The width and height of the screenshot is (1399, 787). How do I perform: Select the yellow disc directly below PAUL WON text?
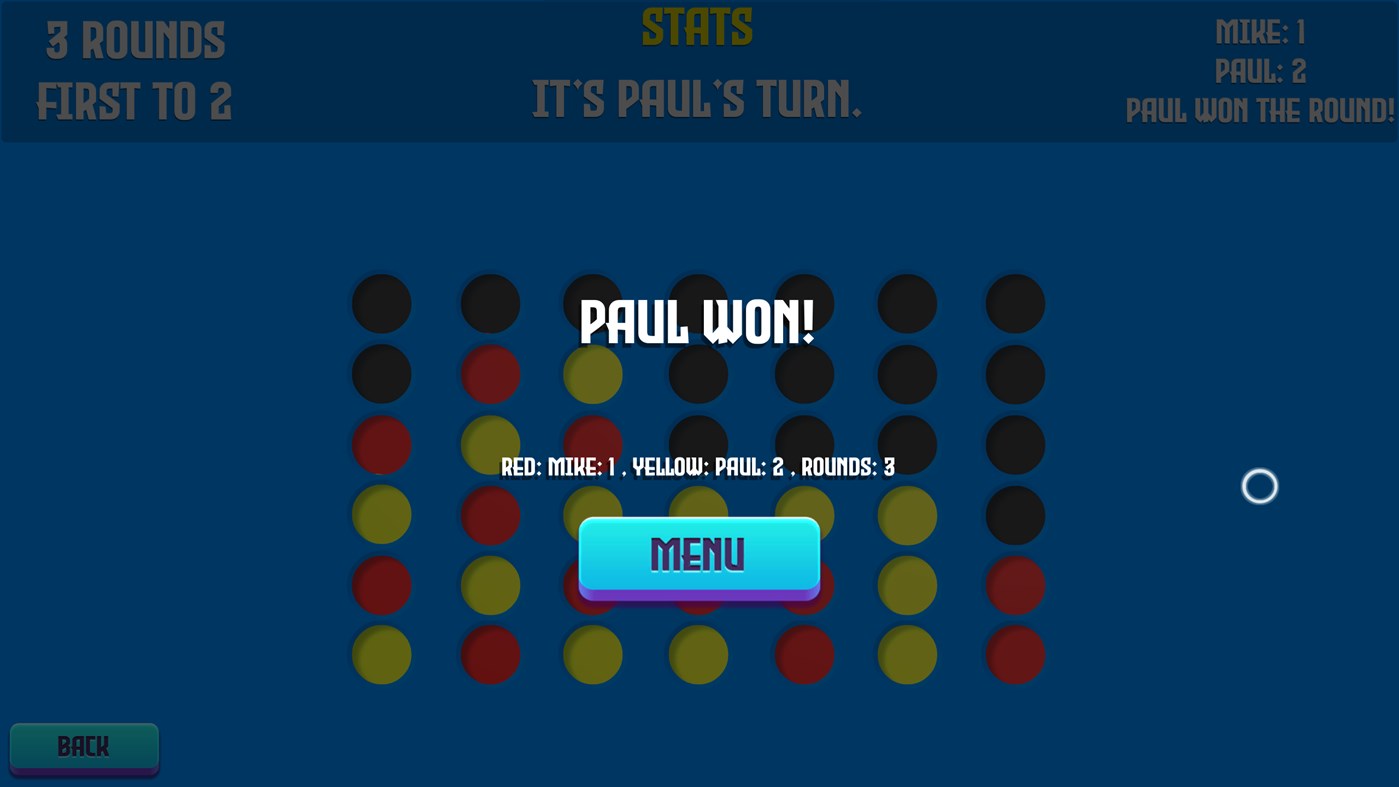591,374
